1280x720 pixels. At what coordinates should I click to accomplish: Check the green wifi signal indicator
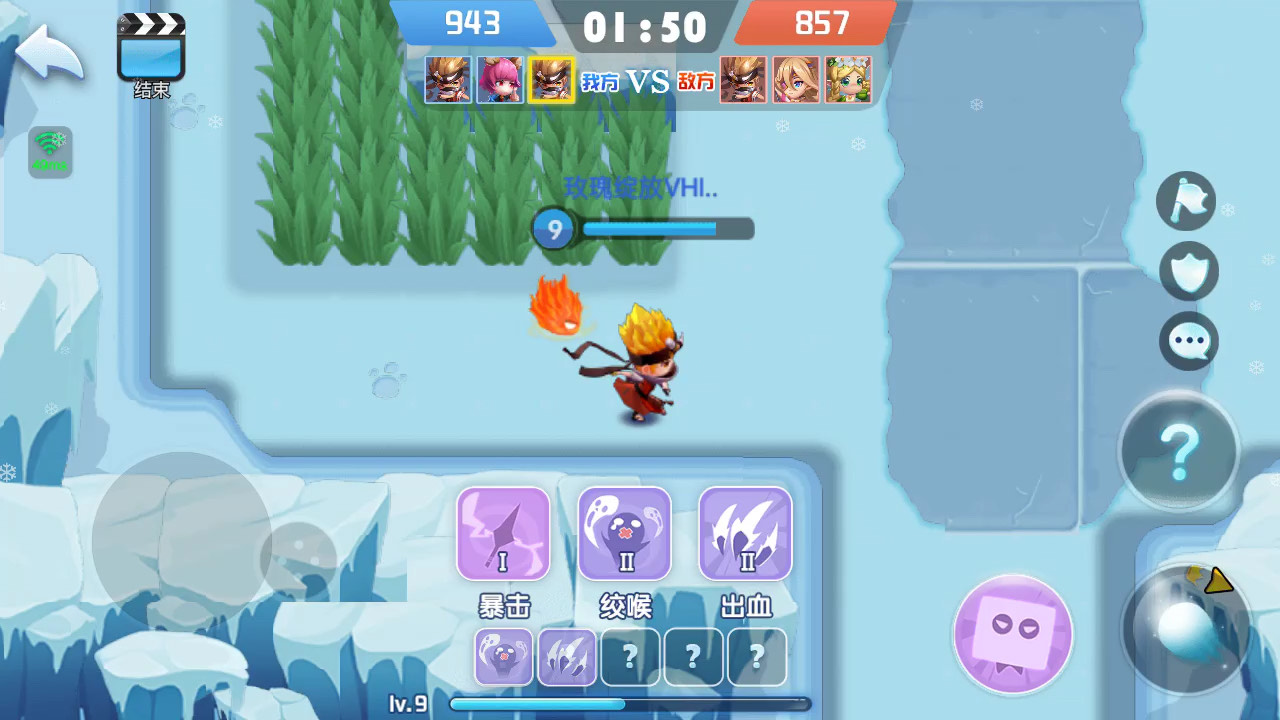click(50, 152)
